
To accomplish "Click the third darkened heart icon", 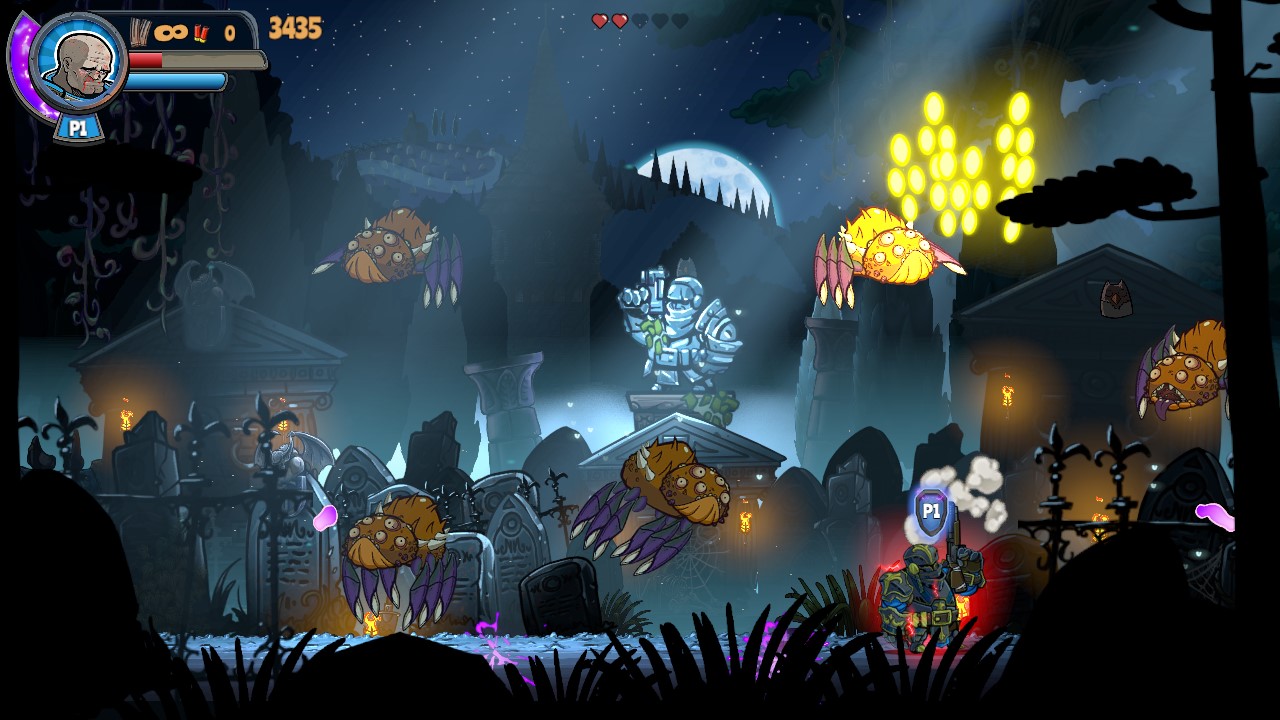I will pos(639,20).
